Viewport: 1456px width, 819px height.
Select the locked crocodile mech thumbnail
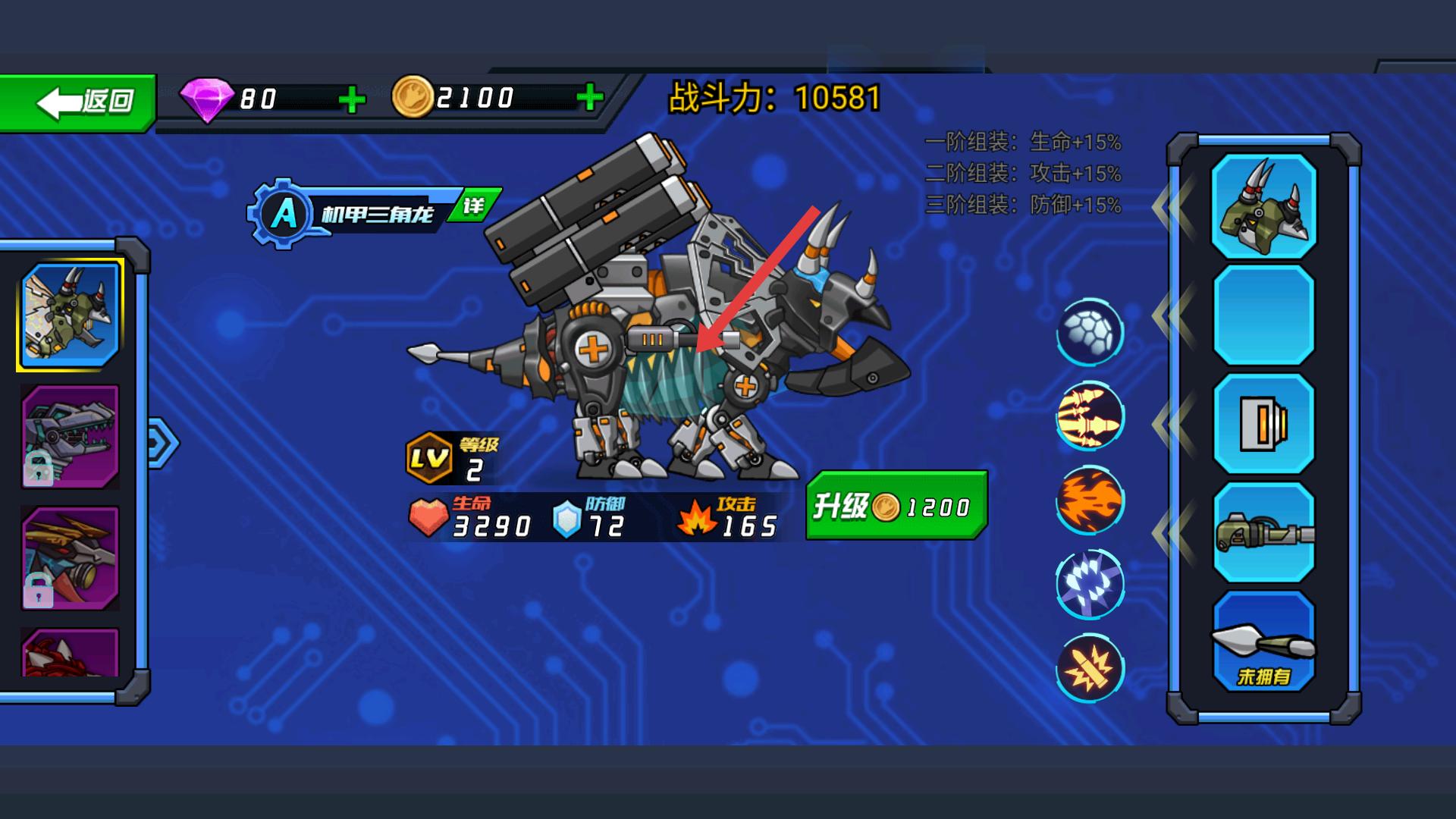click(x=71, y=436)
